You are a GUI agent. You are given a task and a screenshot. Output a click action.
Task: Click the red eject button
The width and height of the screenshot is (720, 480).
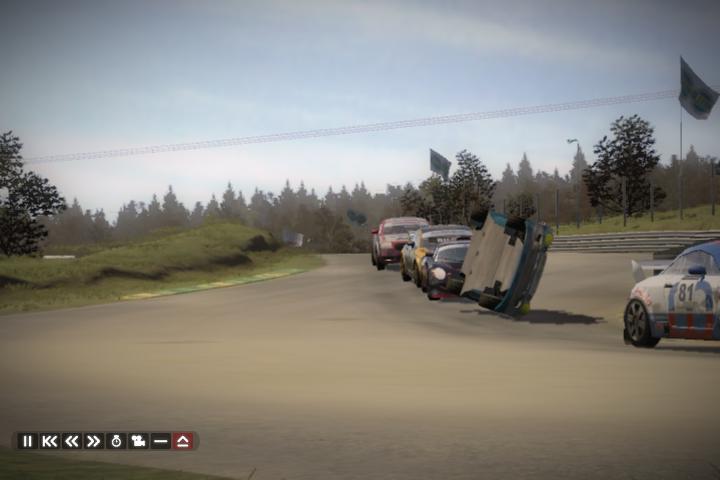tap(183, 441)
